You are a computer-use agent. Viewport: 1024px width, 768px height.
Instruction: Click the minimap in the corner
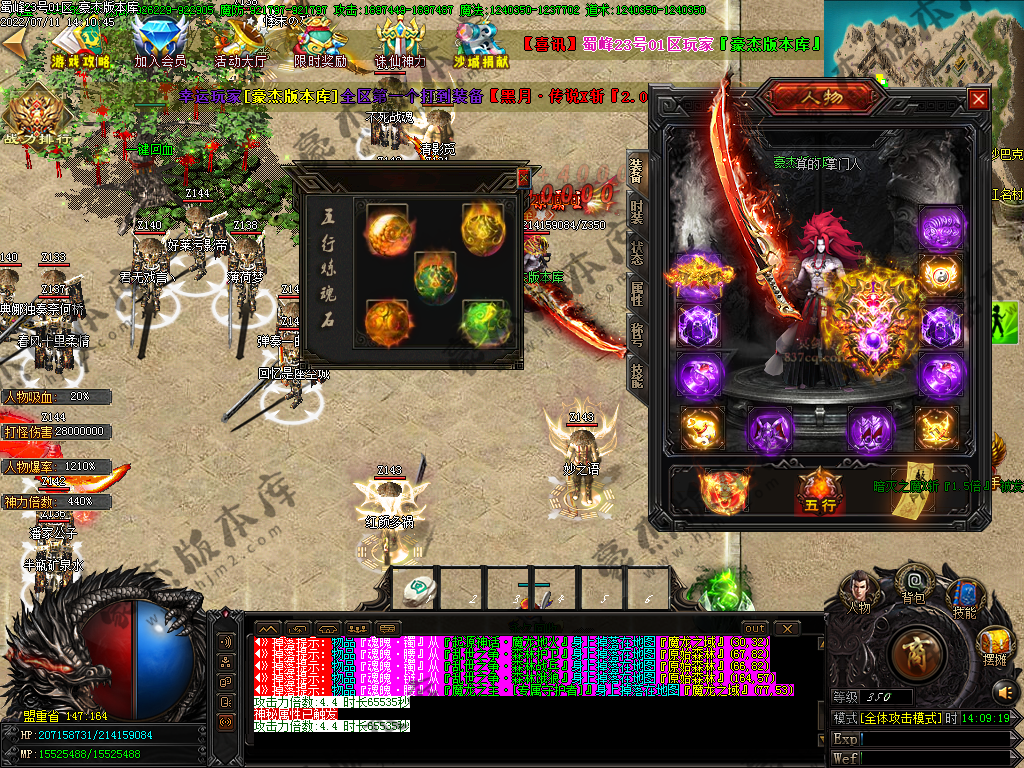(x=922, y=40)
